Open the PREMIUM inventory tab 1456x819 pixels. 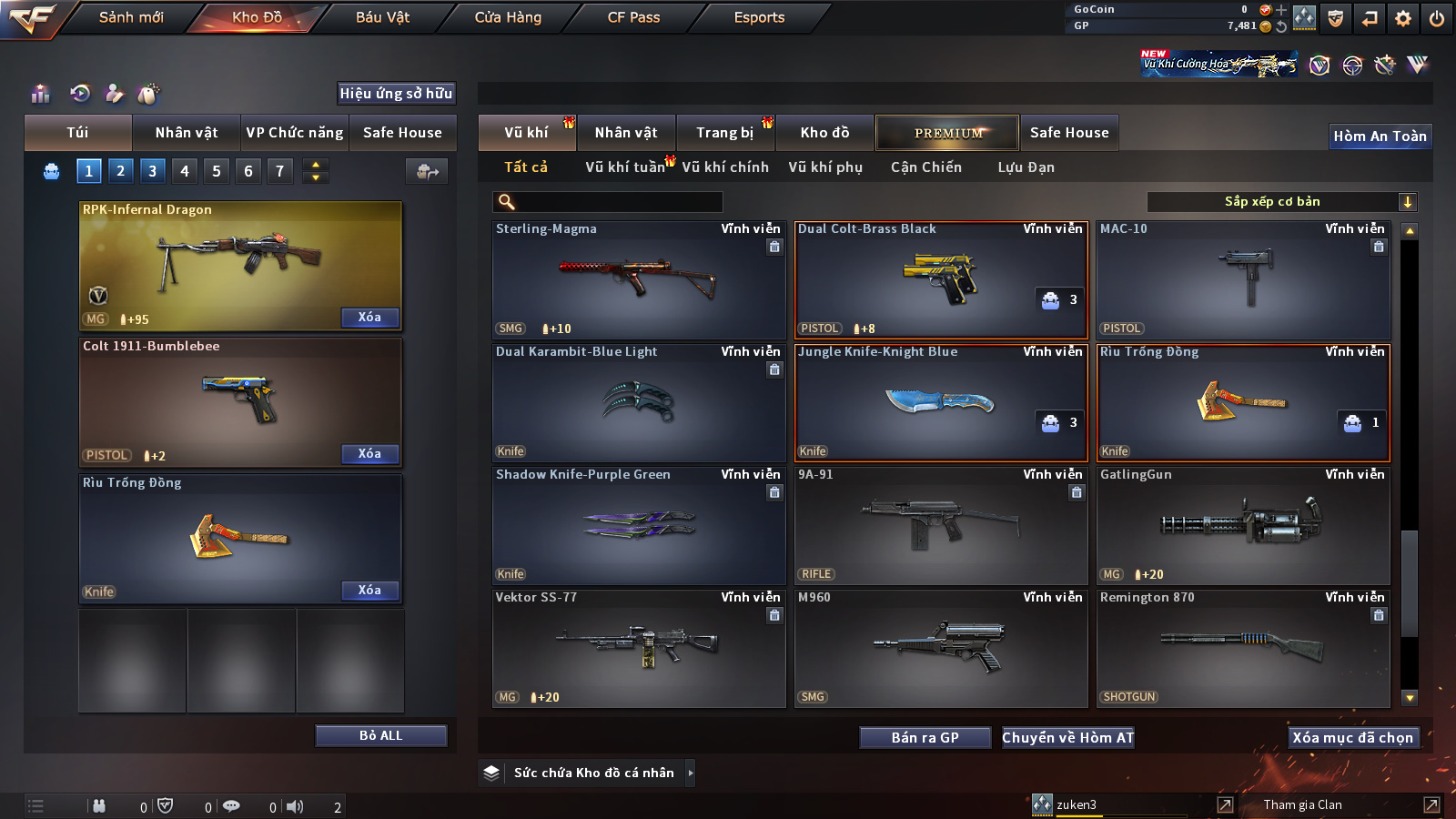point(947,133)
